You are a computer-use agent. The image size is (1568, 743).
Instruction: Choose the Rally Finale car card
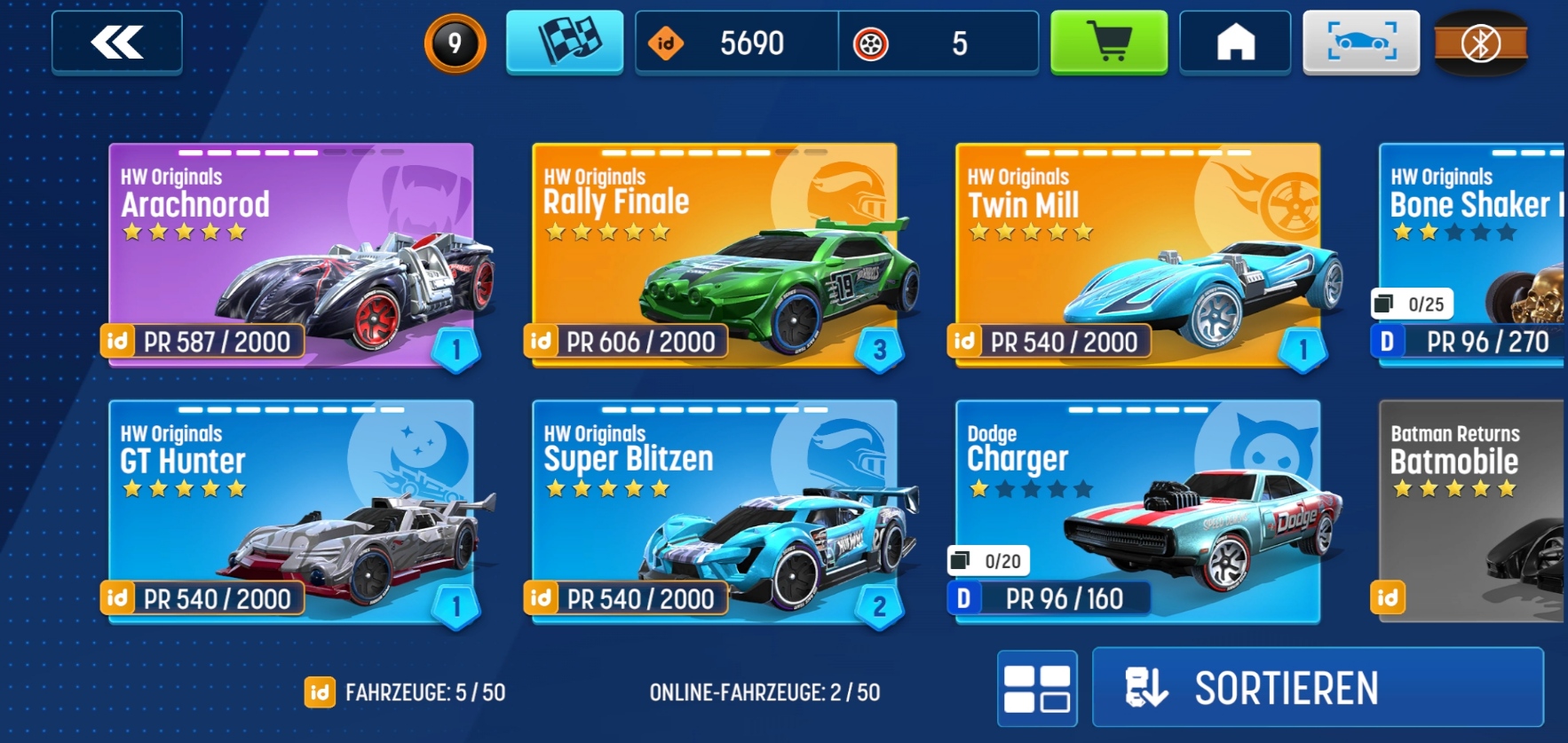(714, 255)
